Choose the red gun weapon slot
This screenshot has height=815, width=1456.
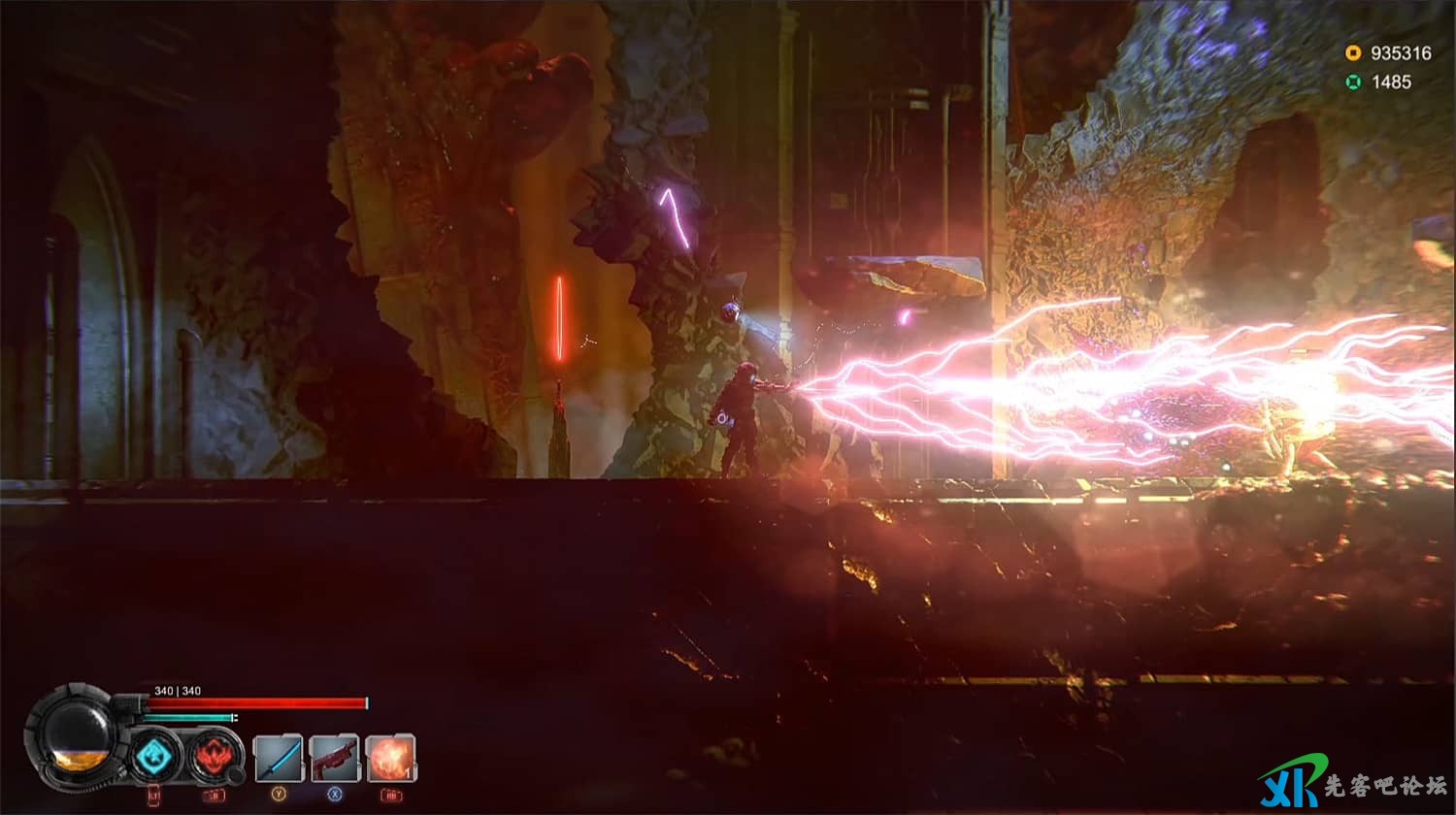click(x=335, y=759)
